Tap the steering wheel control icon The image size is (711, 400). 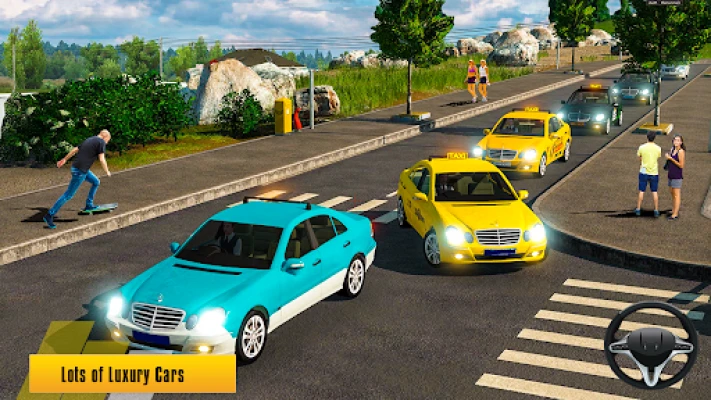click(651, 345)
